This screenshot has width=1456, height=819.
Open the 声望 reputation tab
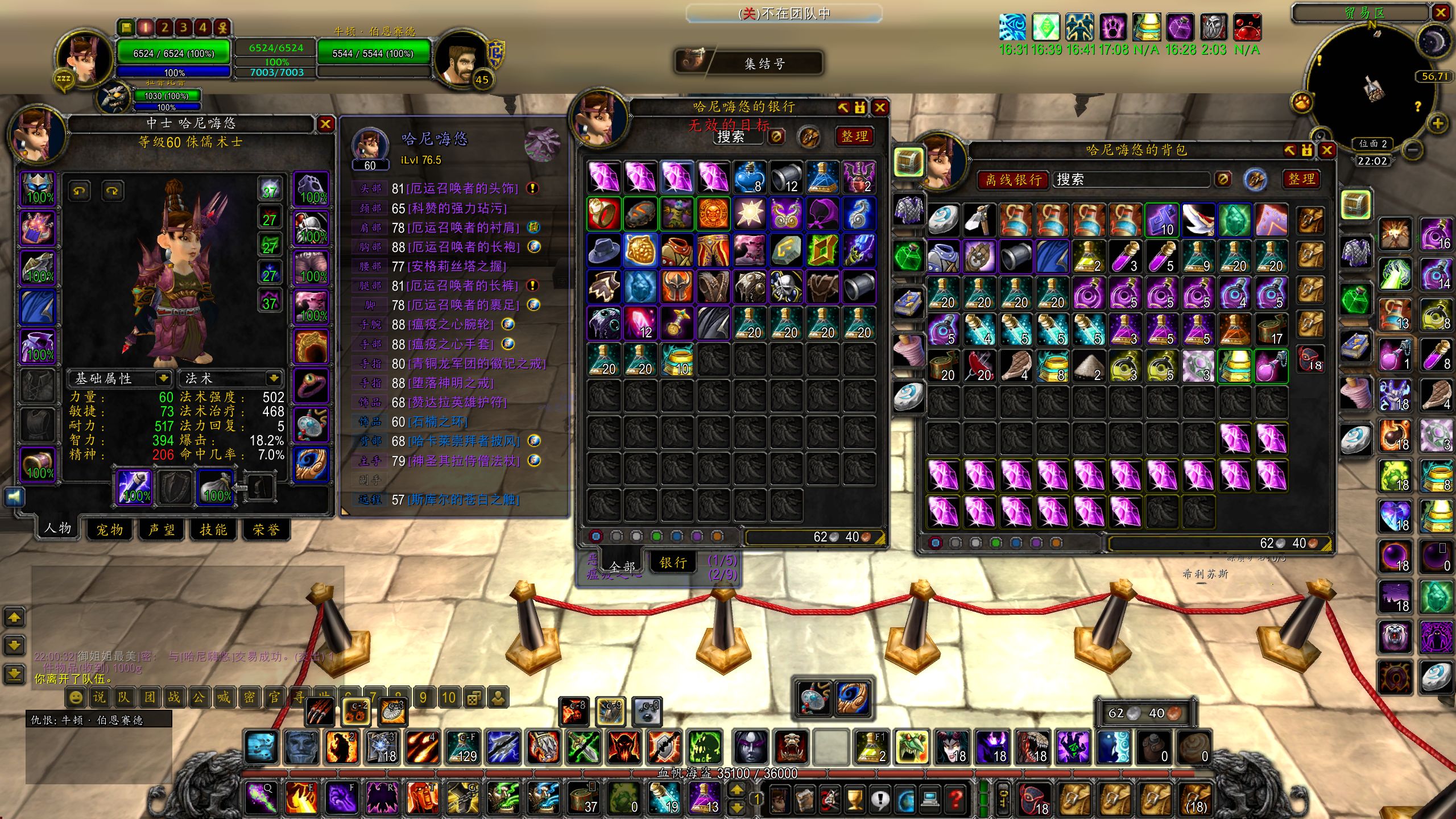tap(162, 530)
